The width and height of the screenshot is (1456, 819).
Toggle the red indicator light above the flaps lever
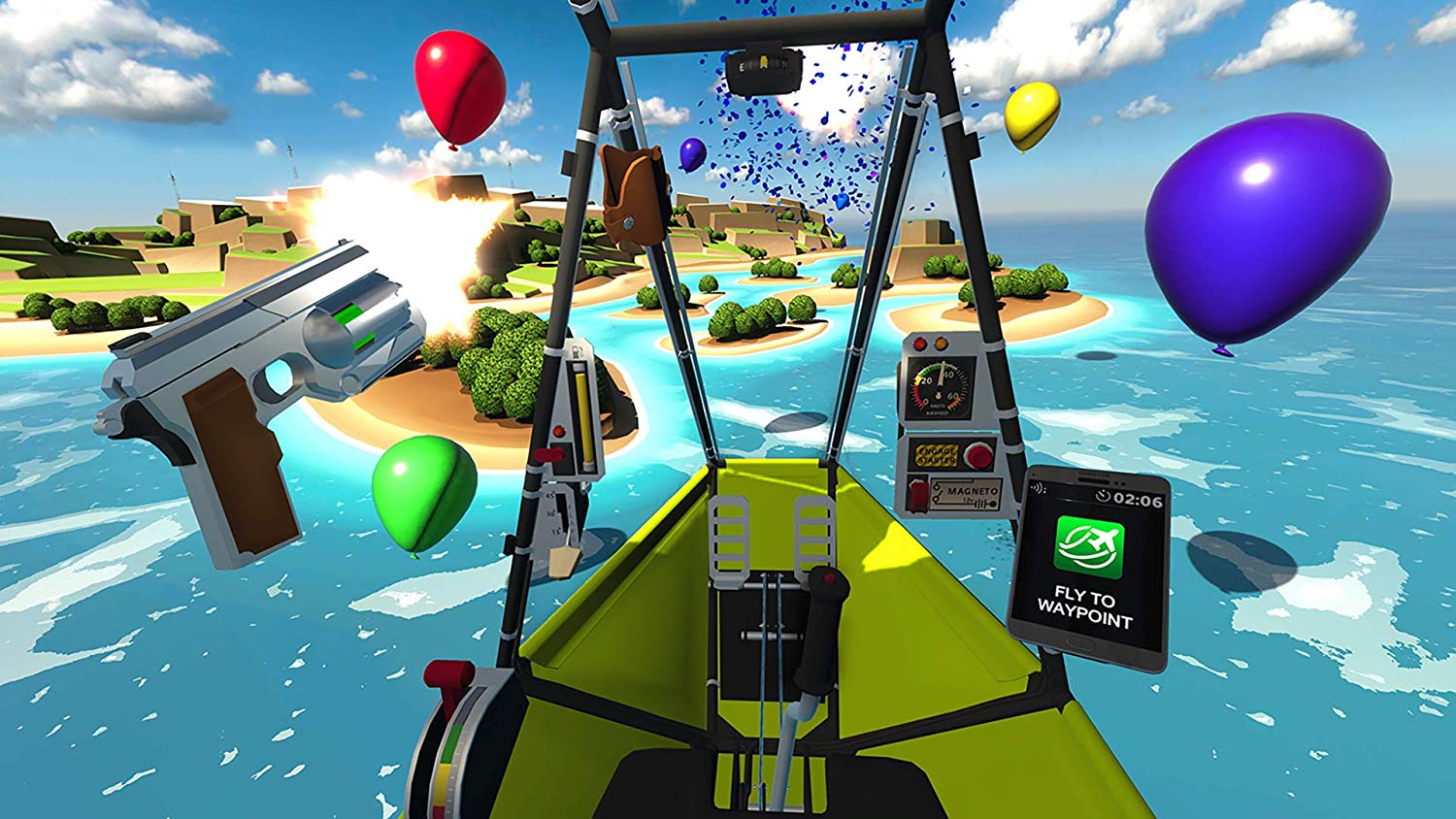559,431
